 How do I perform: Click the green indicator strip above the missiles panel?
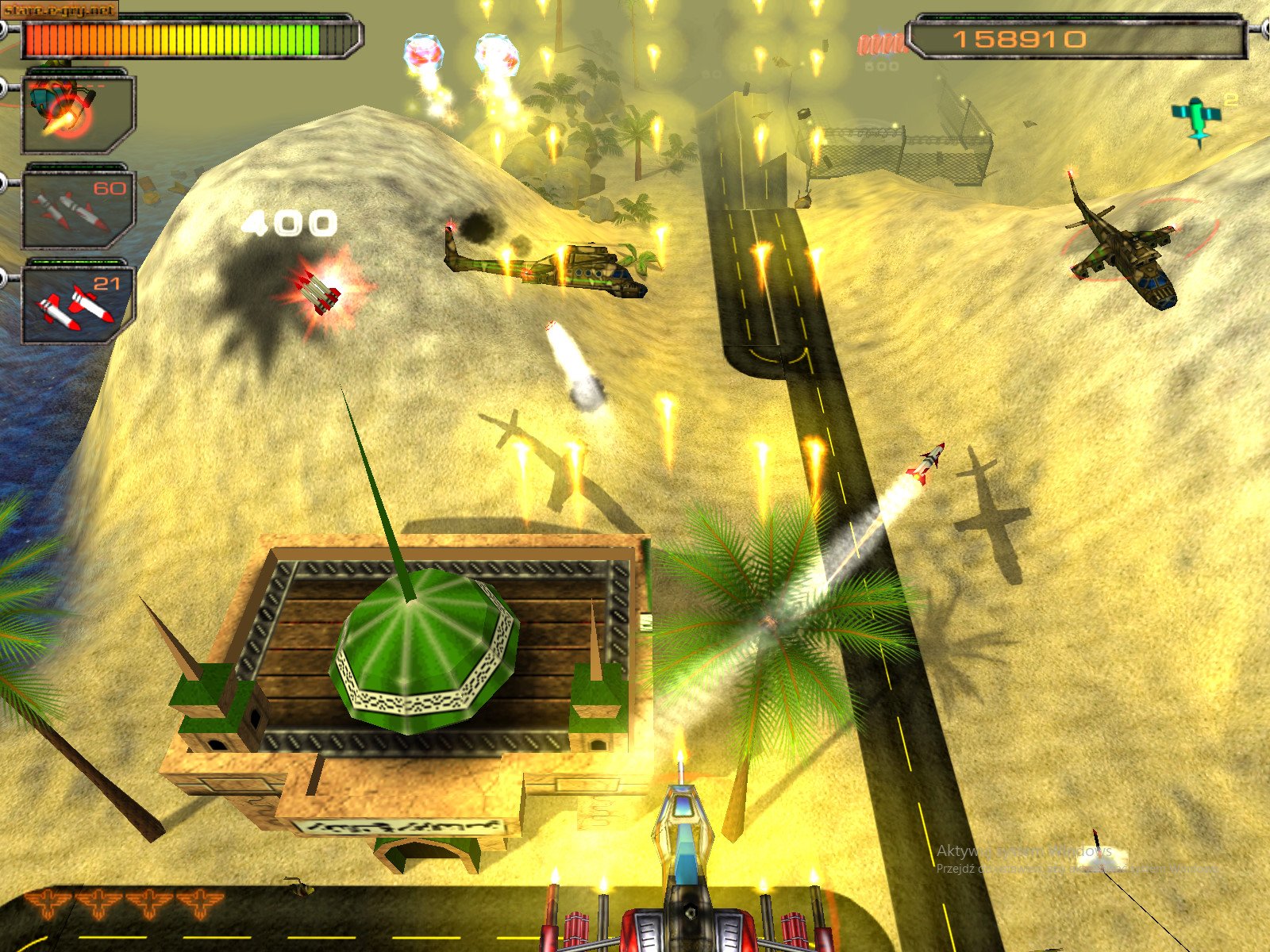(75, 262)
